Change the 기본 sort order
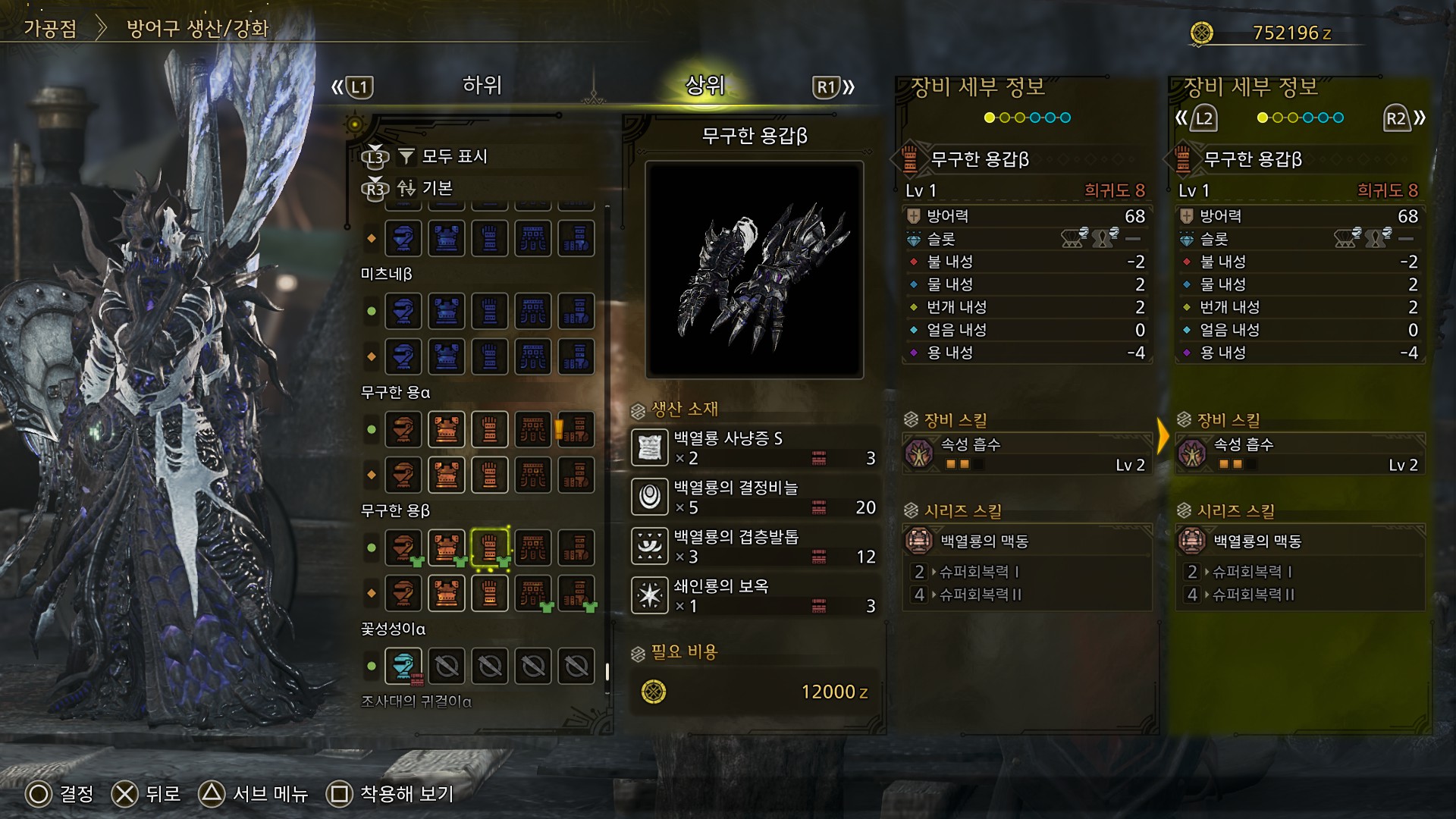 click(437, 188)
